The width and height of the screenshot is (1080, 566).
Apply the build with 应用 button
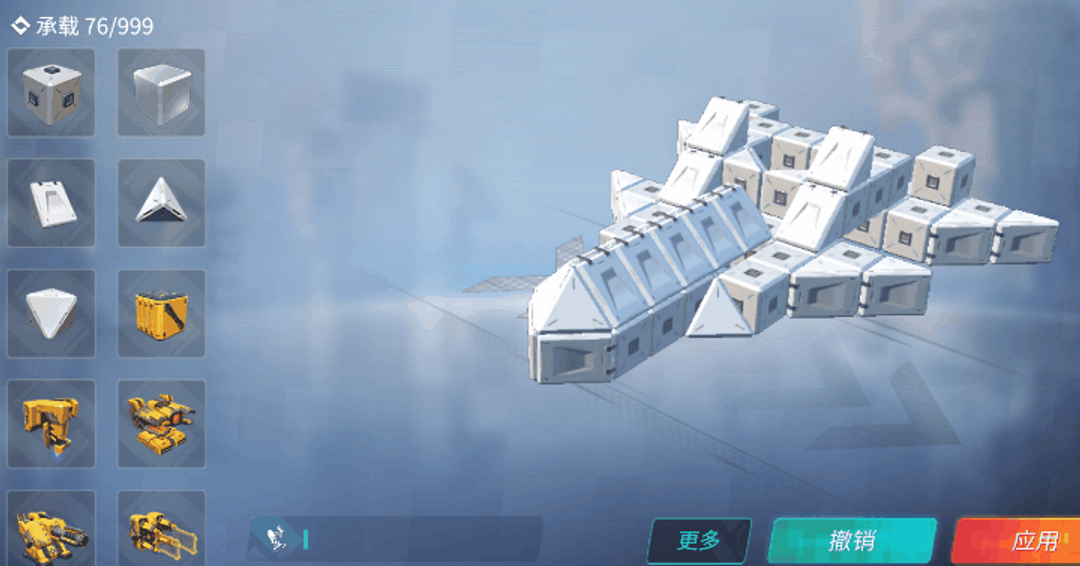point(1020,540)
